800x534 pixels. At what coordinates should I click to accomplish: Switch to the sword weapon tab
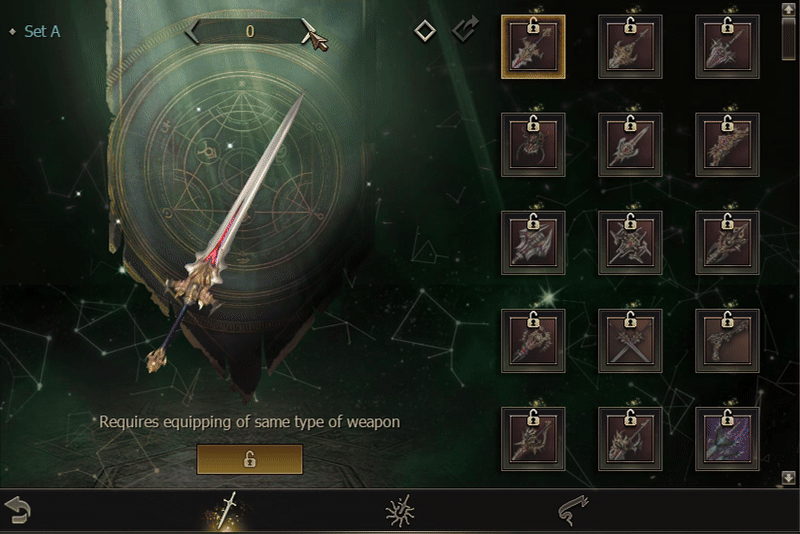230,510
